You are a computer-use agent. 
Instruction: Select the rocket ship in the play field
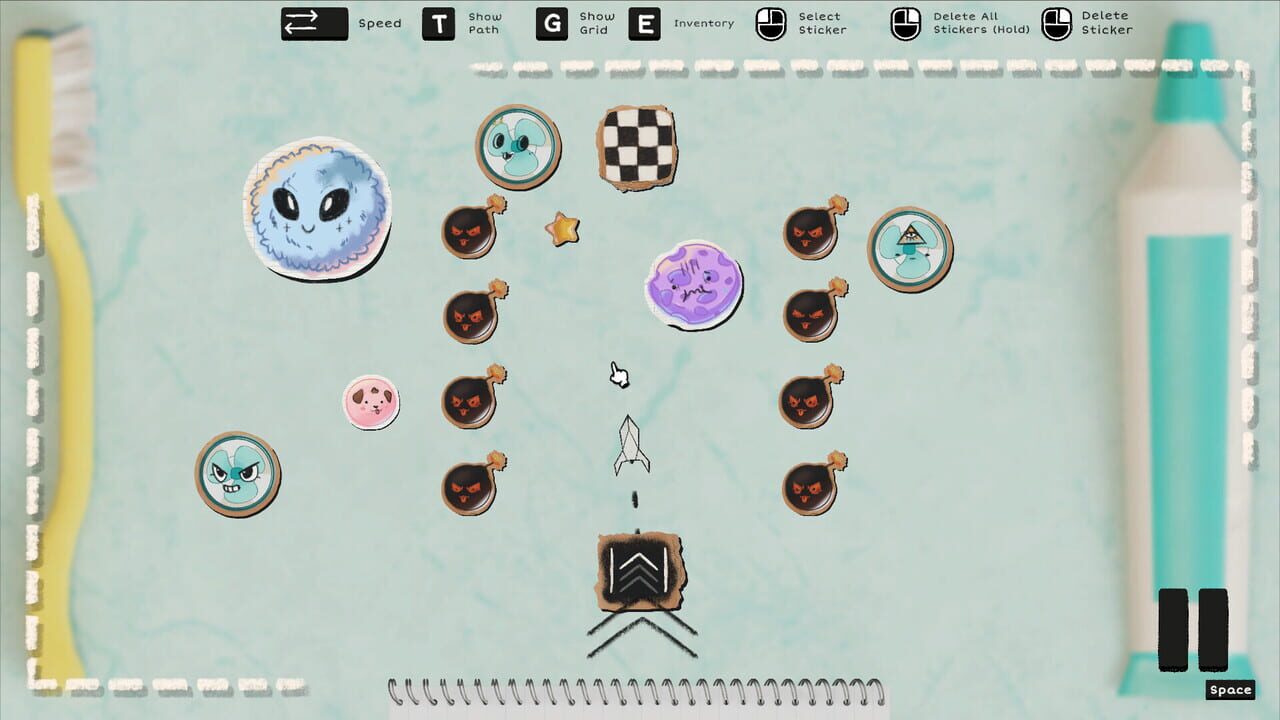point(634,445)
